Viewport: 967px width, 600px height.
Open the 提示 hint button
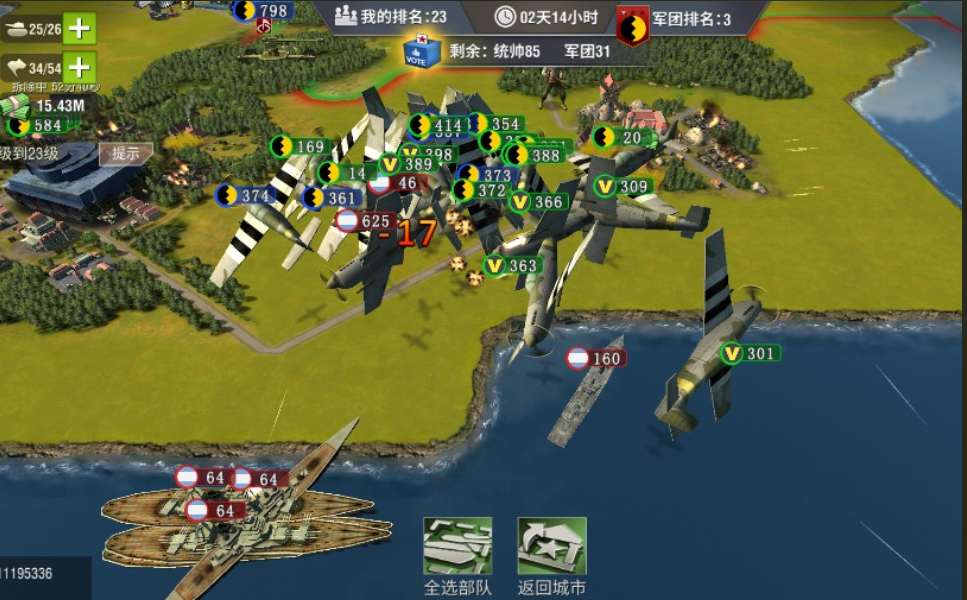tap(126, 154)
